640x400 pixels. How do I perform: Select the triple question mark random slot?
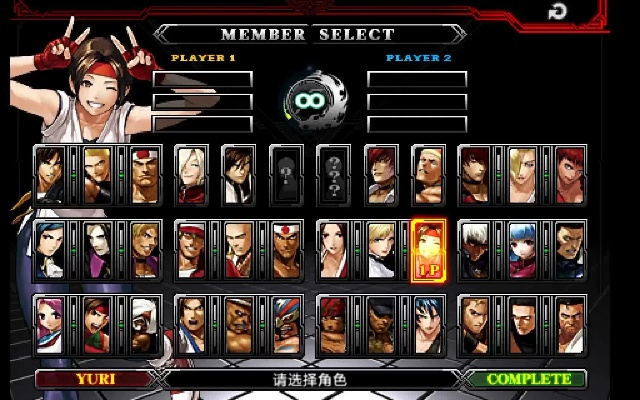(334, 174)
